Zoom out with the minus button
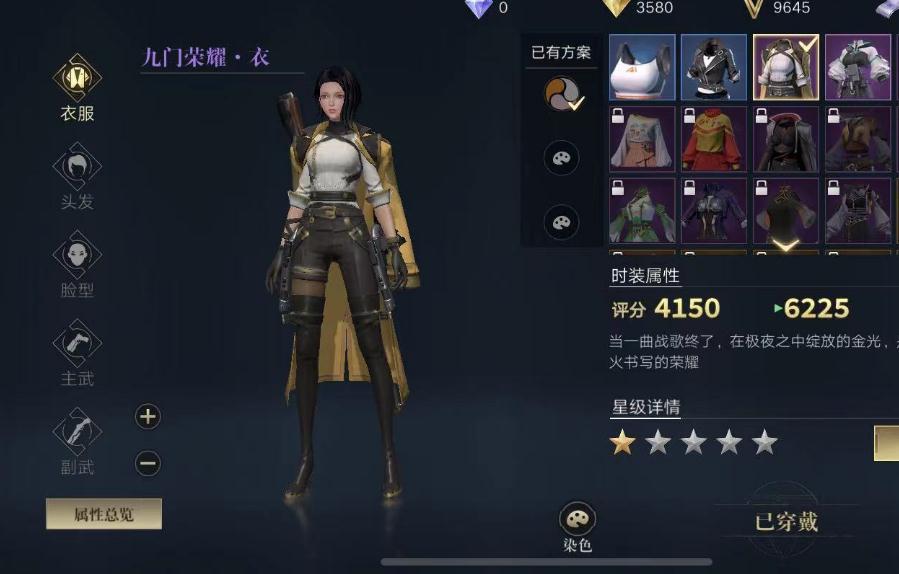This screenshot has width=899, height=574. point(148,463)
